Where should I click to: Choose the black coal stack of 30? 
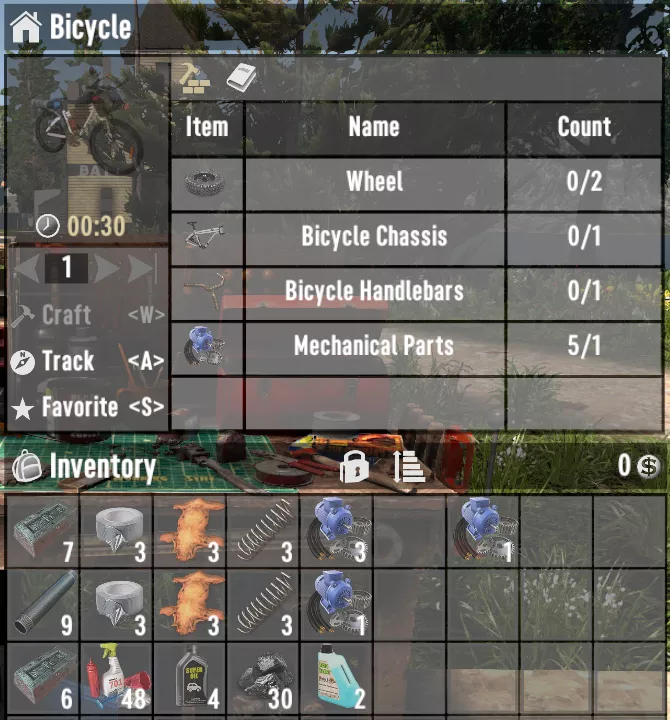coord(263,677)
